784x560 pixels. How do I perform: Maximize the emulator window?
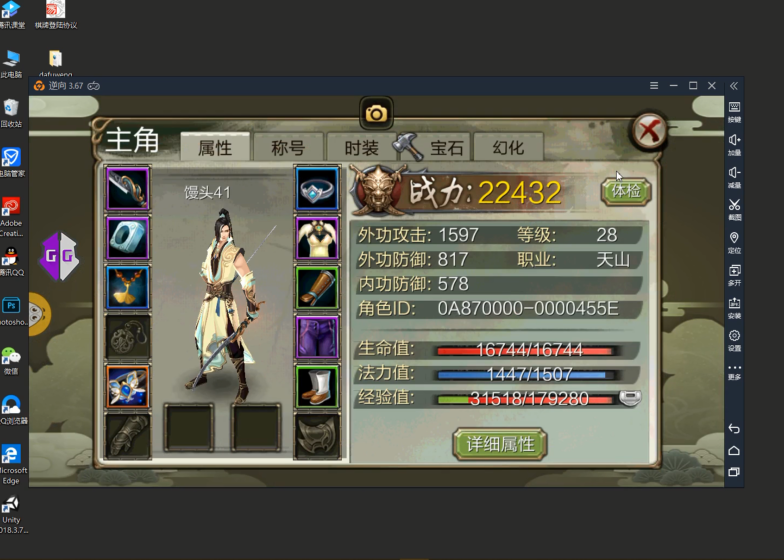coord(693,86)
